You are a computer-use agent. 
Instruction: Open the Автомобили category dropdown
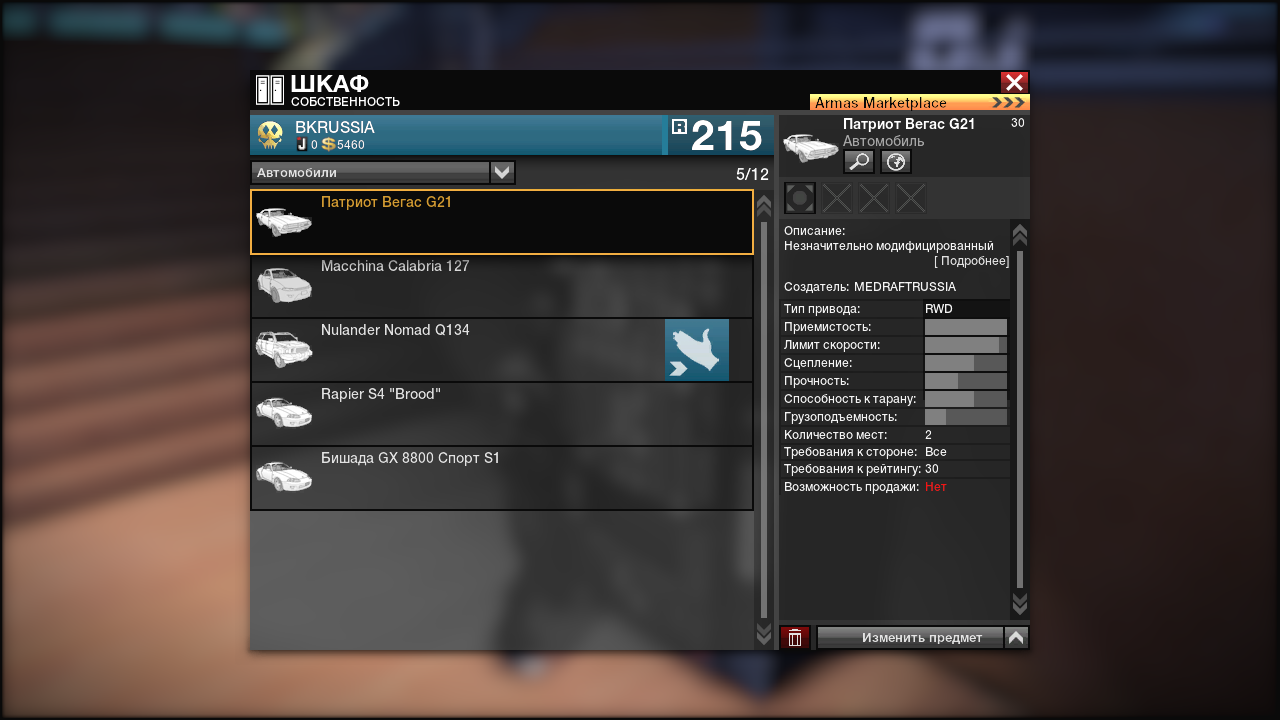coord(502,173)
